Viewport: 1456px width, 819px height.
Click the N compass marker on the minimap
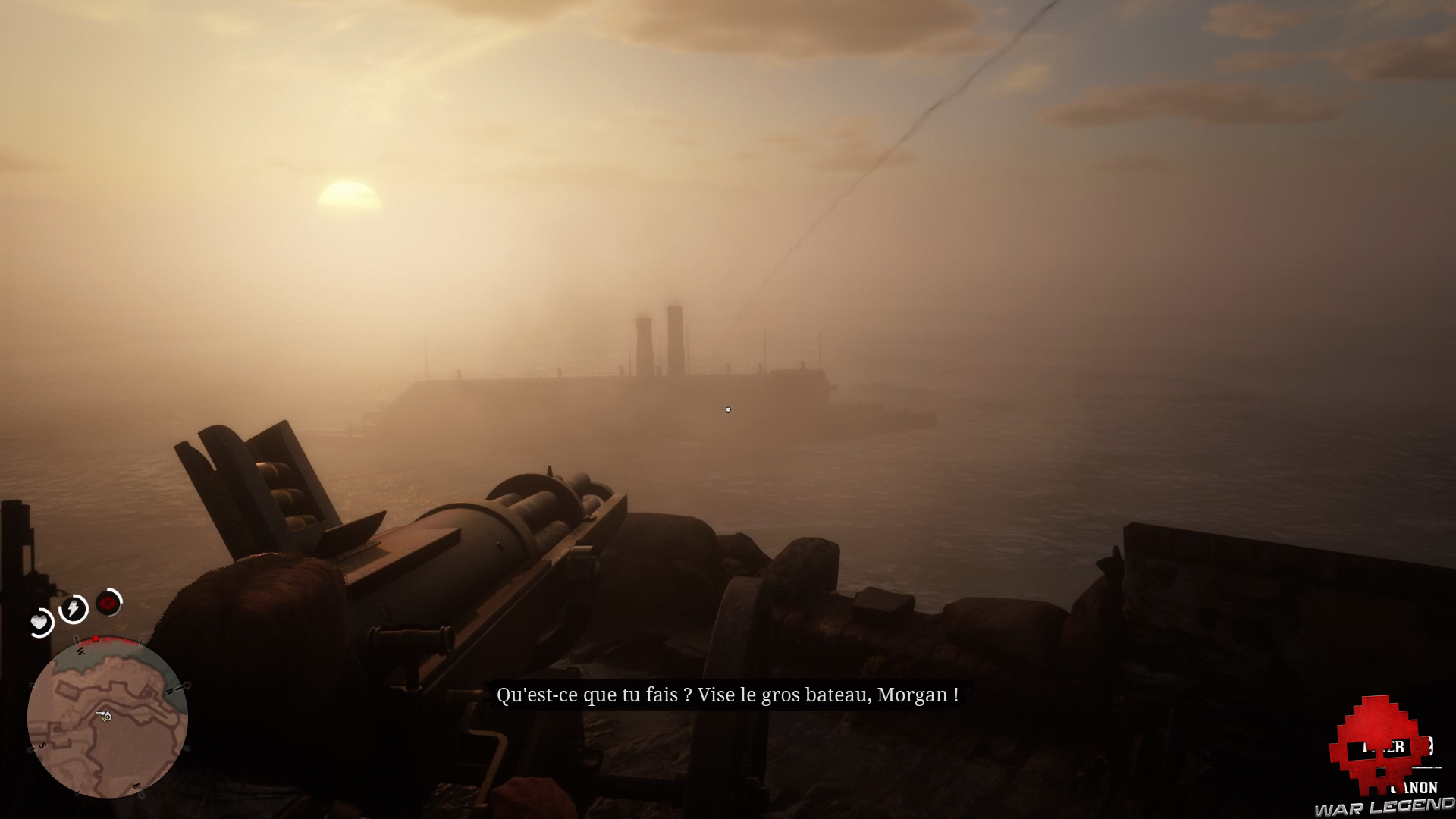172,689
